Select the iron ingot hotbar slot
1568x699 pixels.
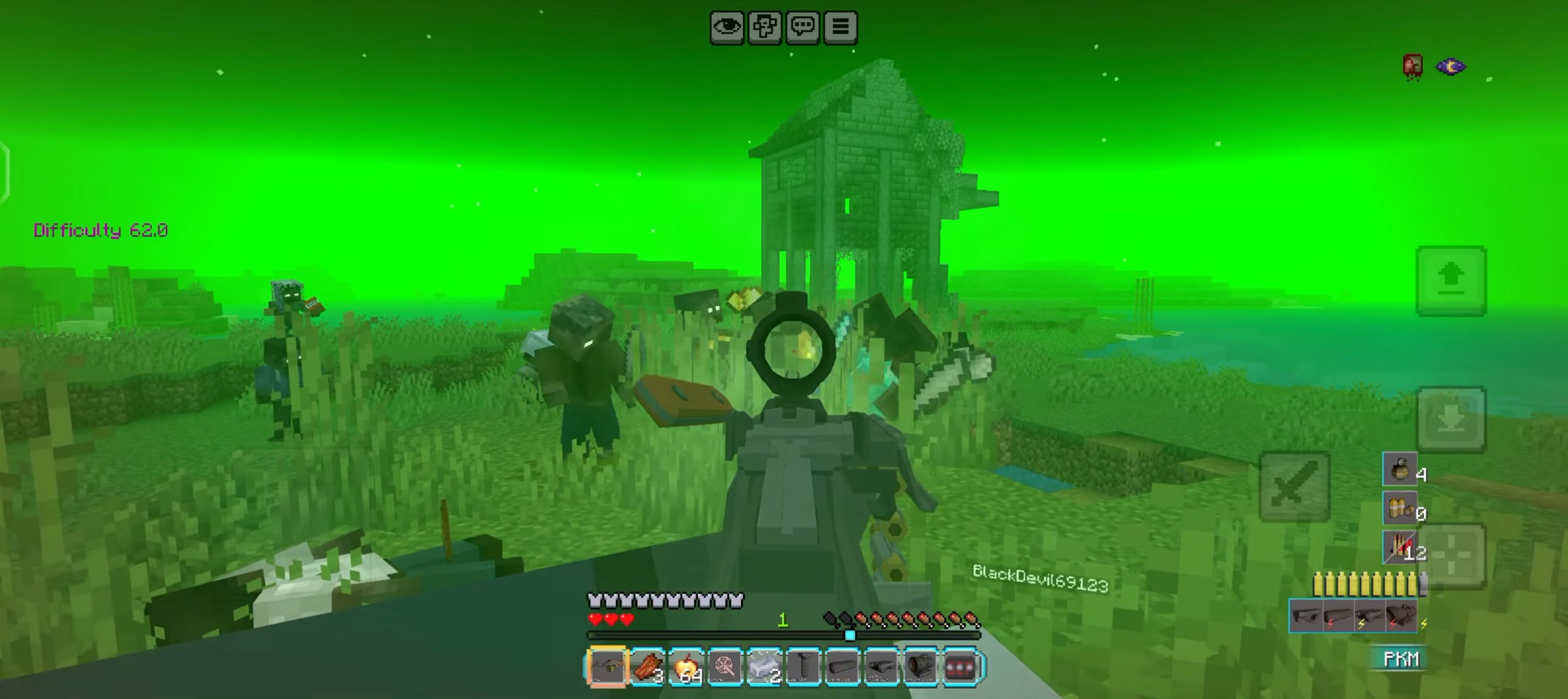pyautogui.click(x=764, y=666)
